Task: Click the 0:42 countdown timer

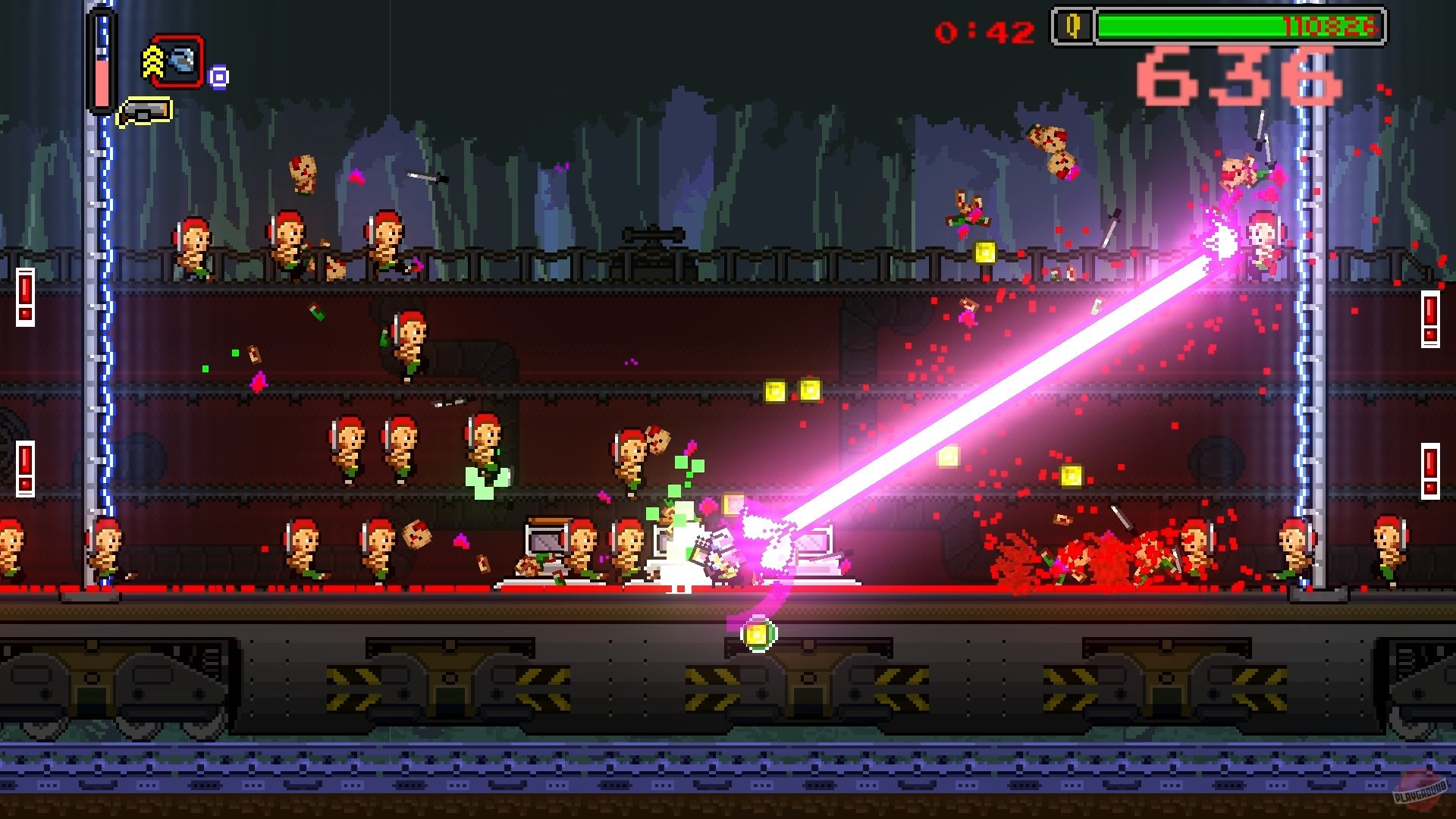Action: click(984, 30)
